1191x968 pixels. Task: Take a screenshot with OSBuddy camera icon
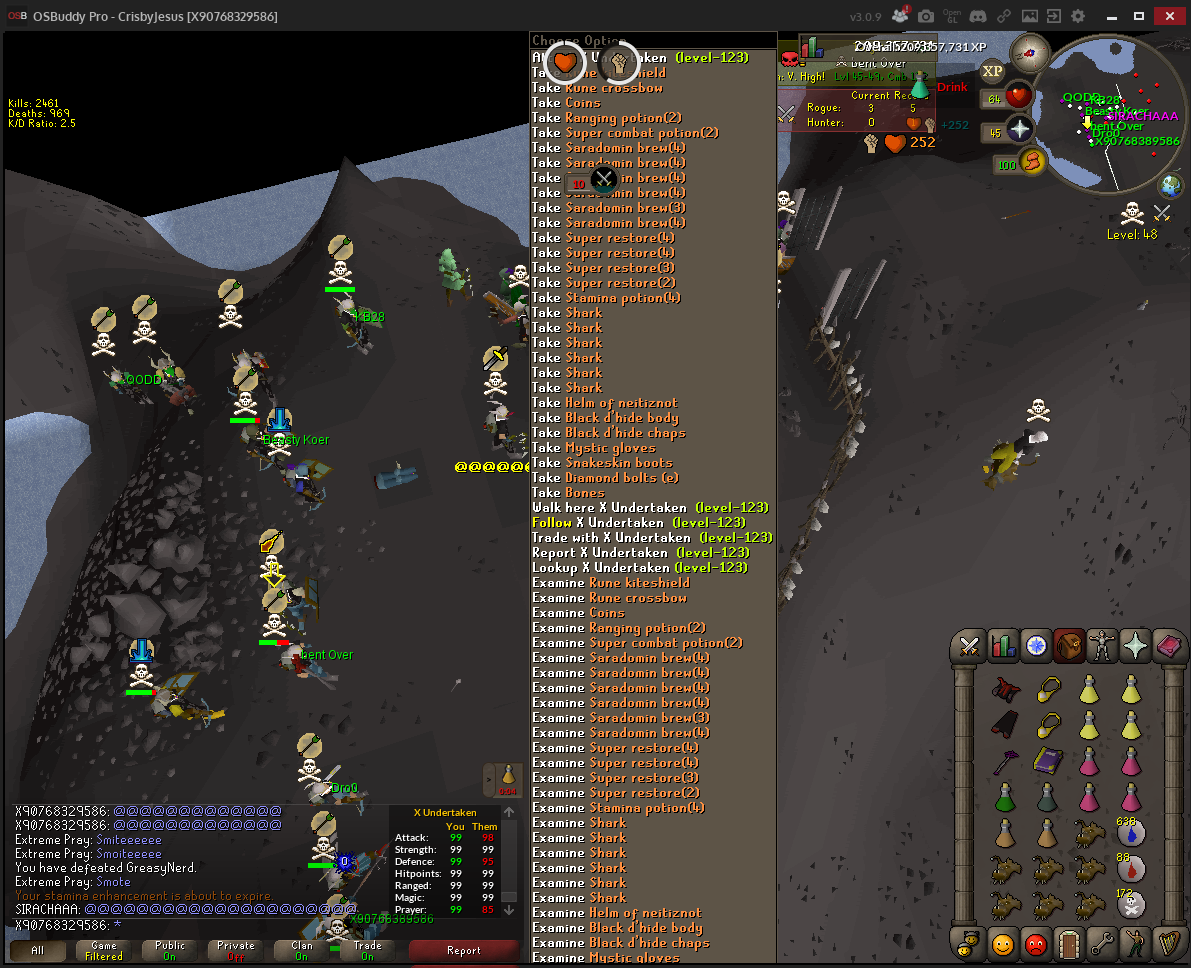[x=927, y=17]
